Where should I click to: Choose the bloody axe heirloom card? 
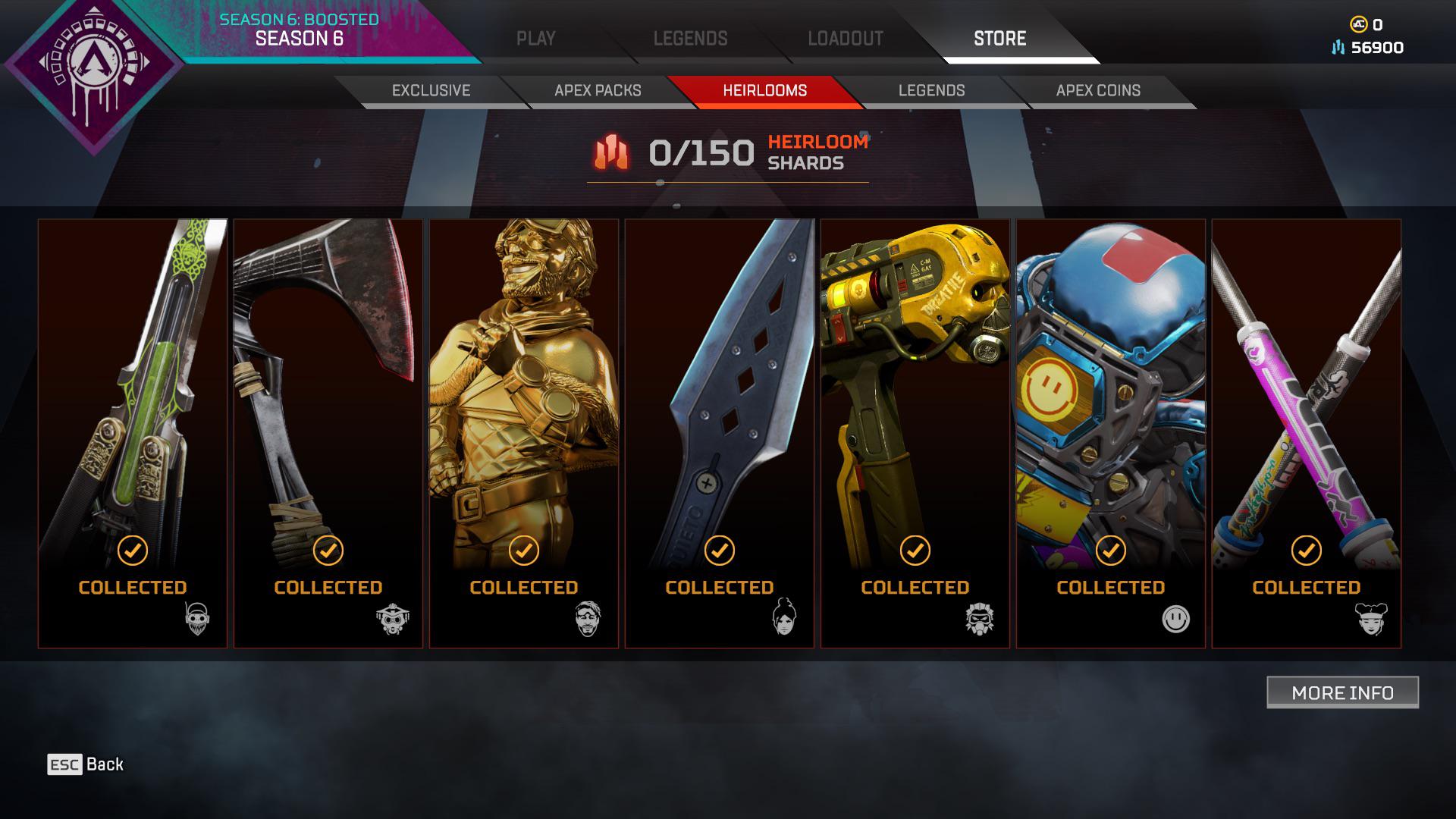[x=328, y=433]
